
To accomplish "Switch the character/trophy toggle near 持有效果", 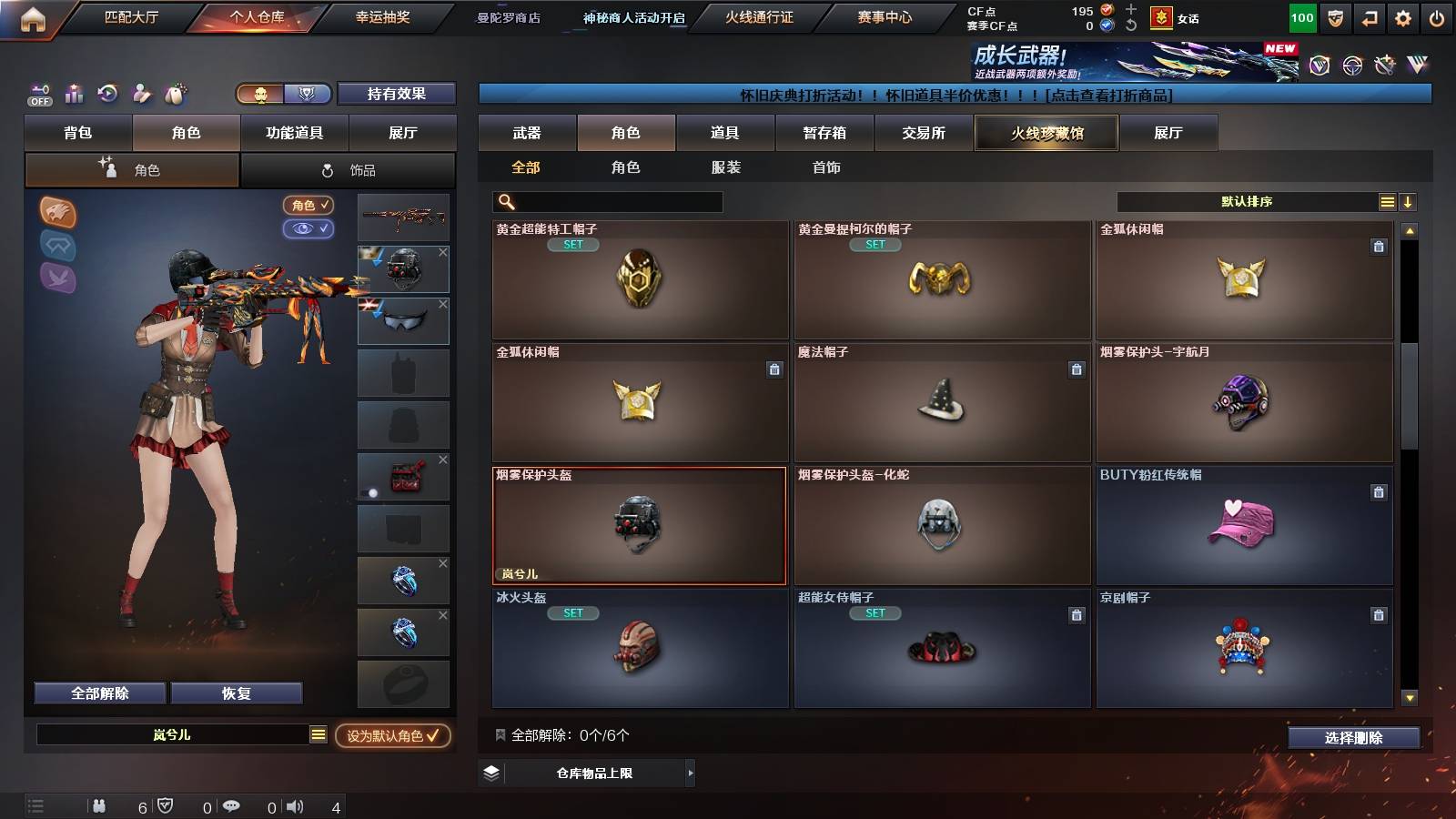I will click(282, 95).
